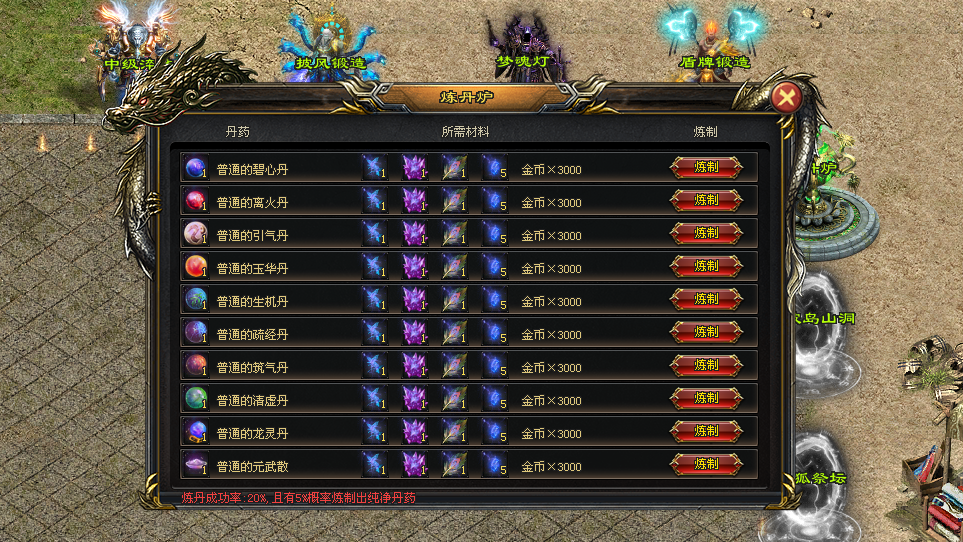The height and width of the screenshot is (542, 963).
Task: Start crafting 普通的玉华丹
Action: click(x=706, y=267)
